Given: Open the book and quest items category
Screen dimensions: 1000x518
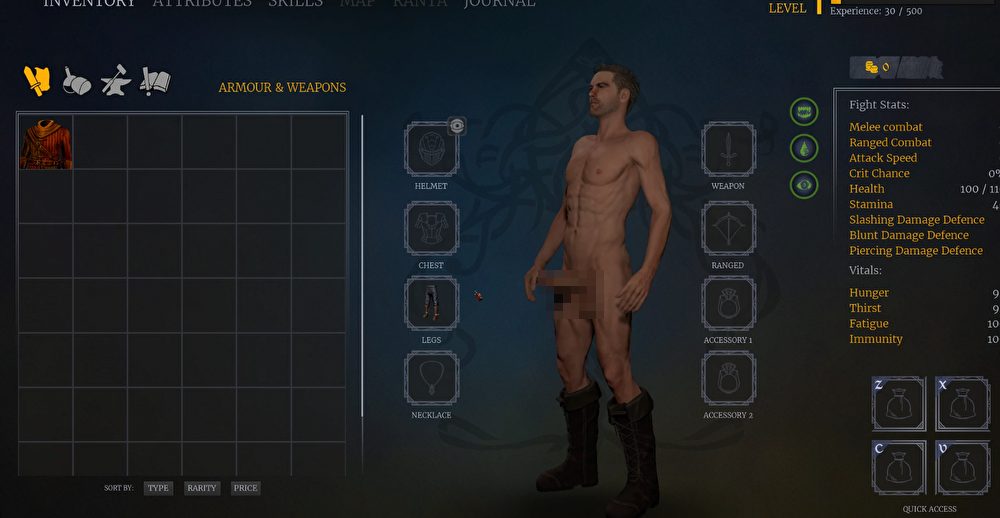Looking at the screenshot, I should (155, 81).
